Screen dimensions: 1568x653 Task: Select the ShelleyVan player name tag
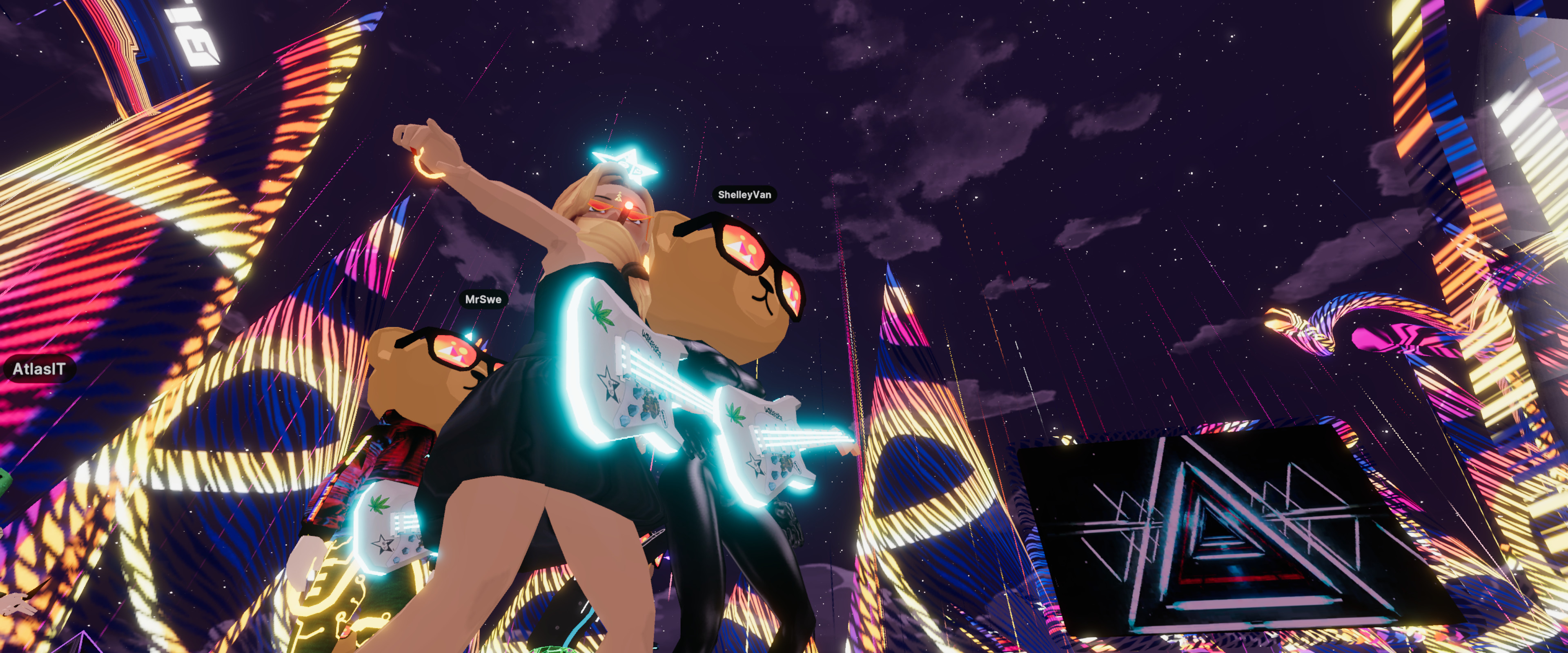click(744, 195)
